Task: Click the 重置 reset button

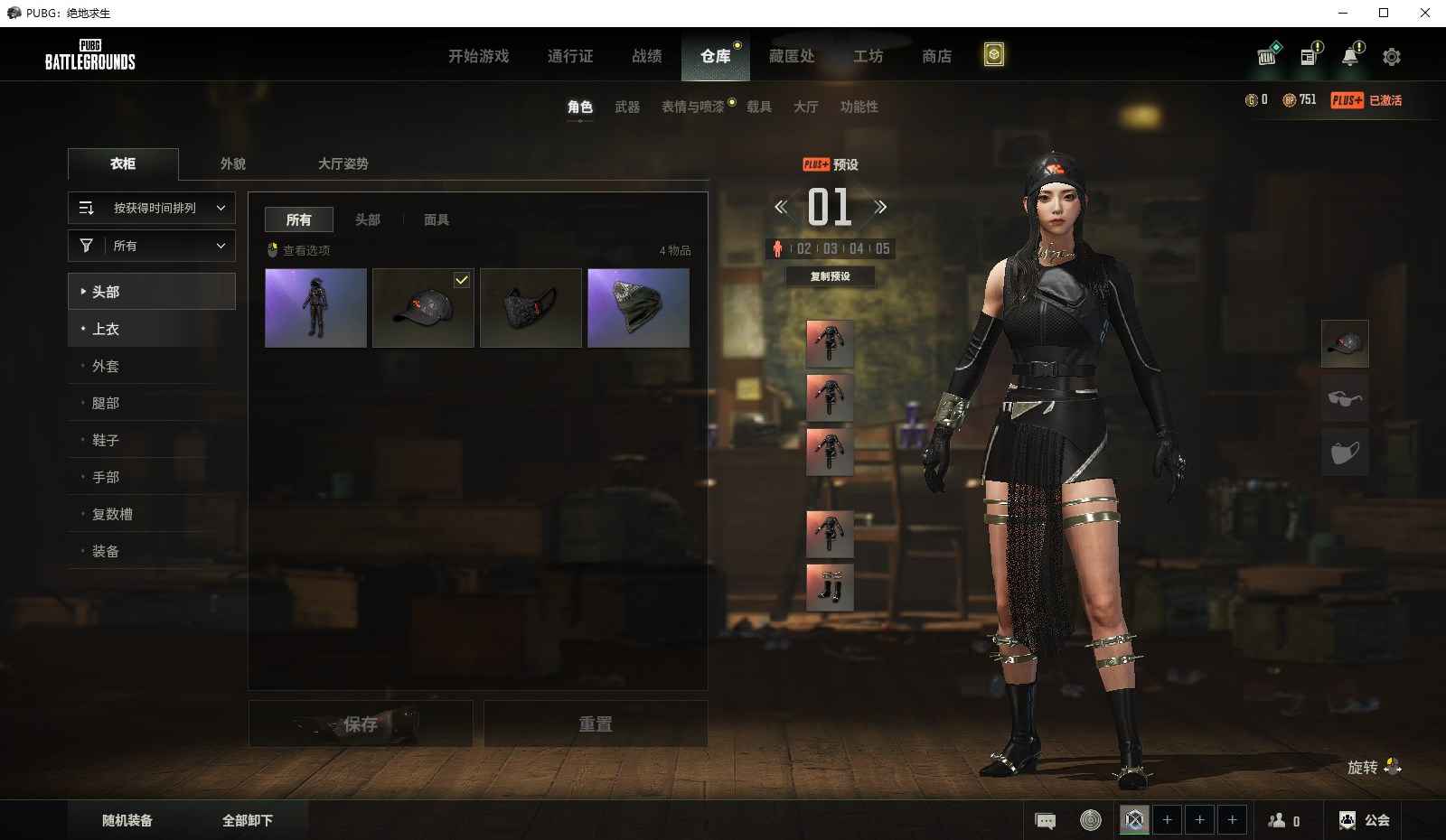Action: coord(596,723)
